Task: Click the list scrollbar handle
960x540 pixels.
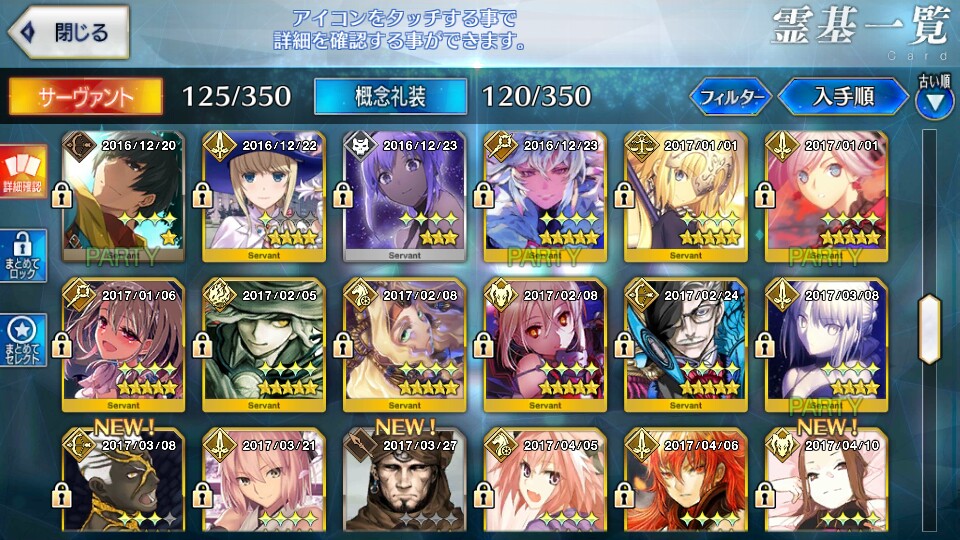Action: pos(930,328)
